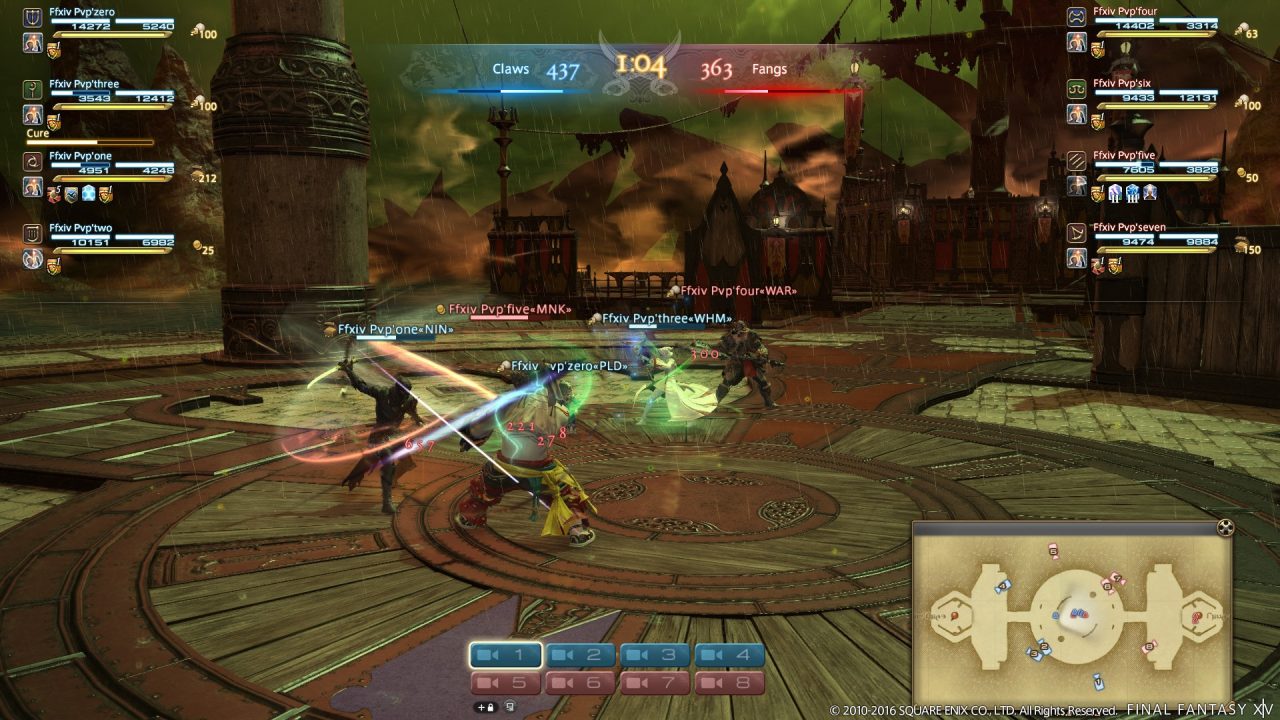1280x720 pixels.
Task: Pick Ffxiv Pvp'seven from the Fangs list
Action: (x=1129, y=228)
